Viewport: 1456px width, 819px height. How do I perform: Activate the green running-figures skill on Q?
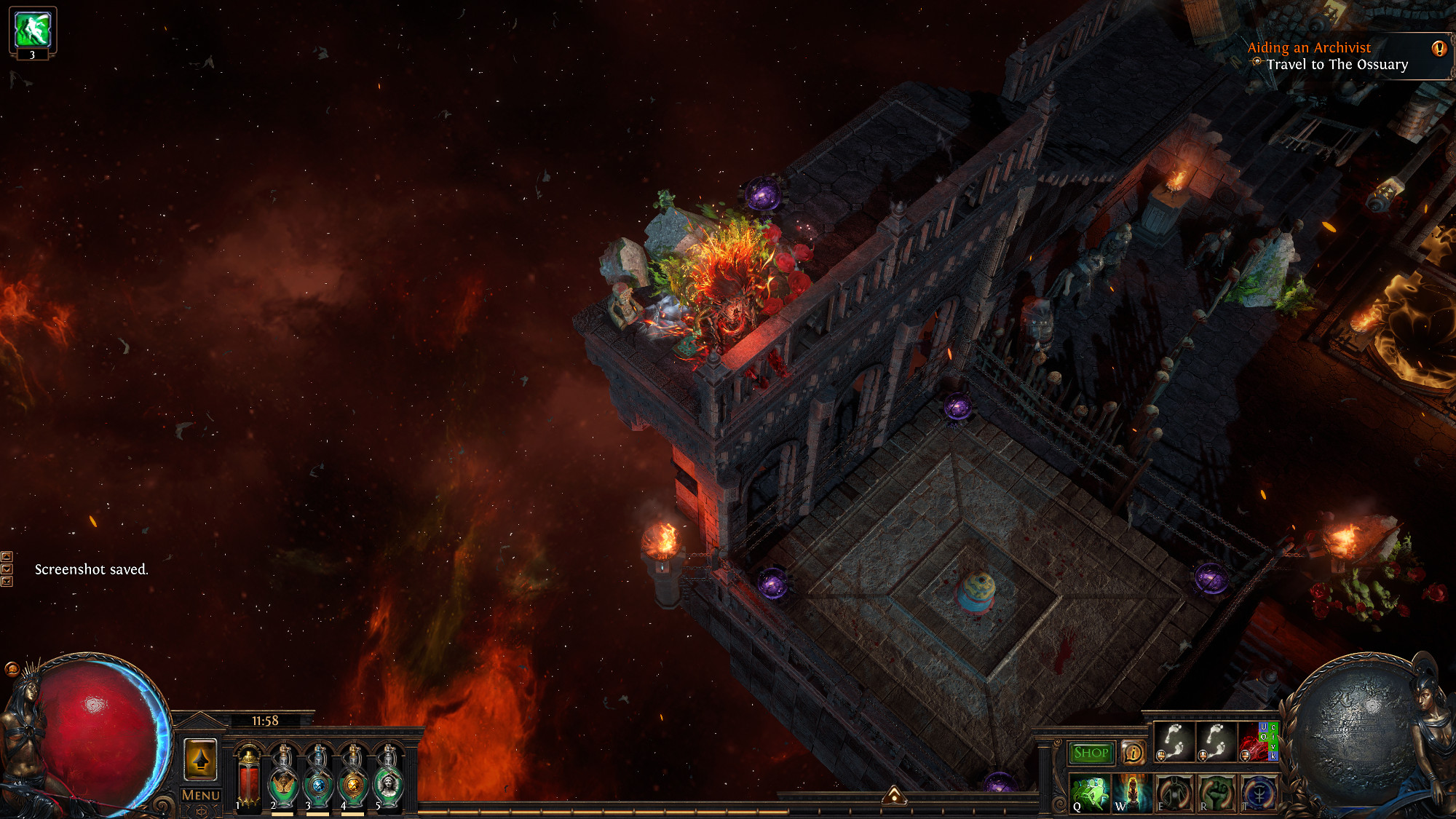(1090, 794)
